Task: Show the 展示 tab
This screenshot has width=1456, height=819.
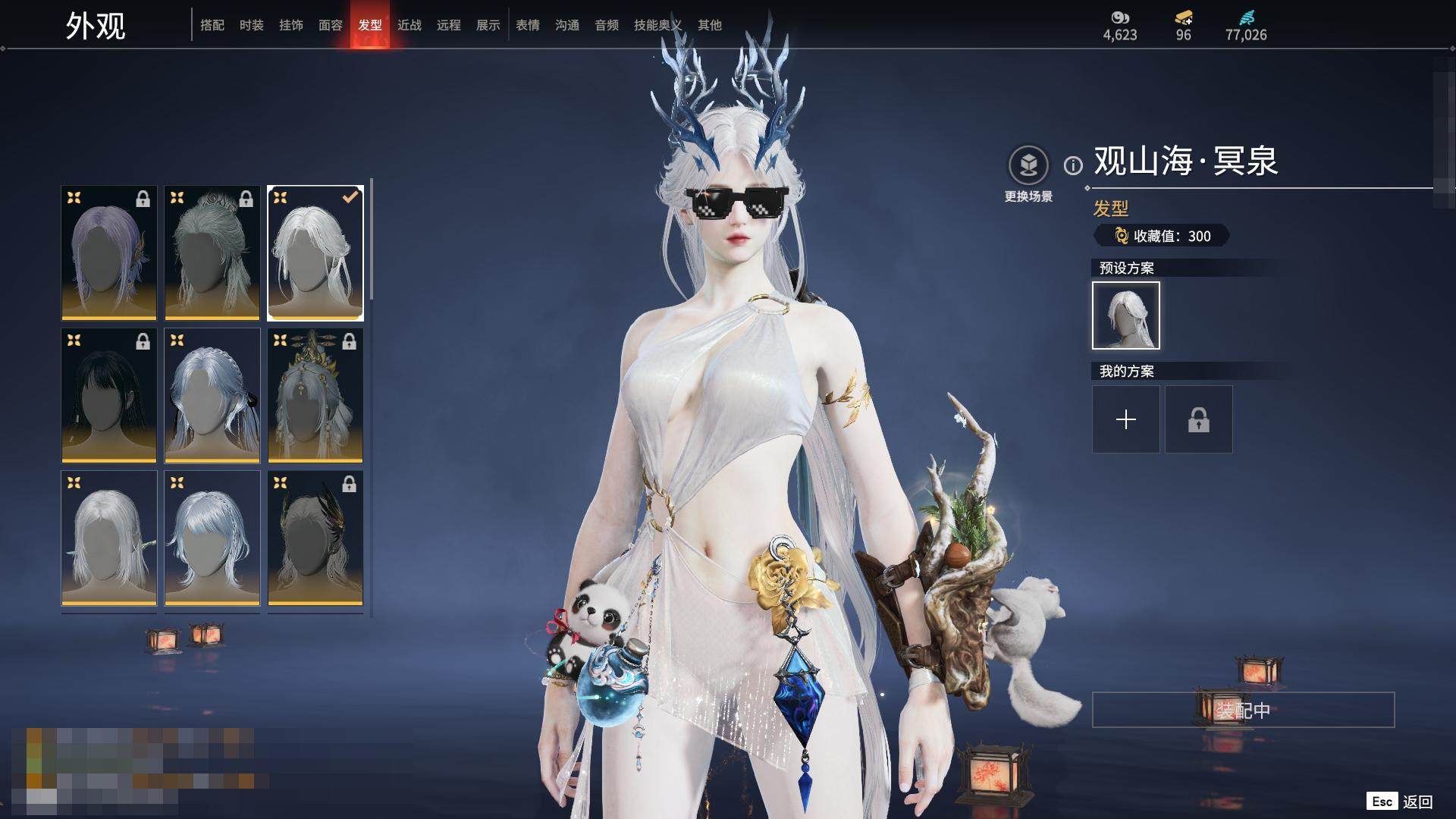Action: [488, 25]
